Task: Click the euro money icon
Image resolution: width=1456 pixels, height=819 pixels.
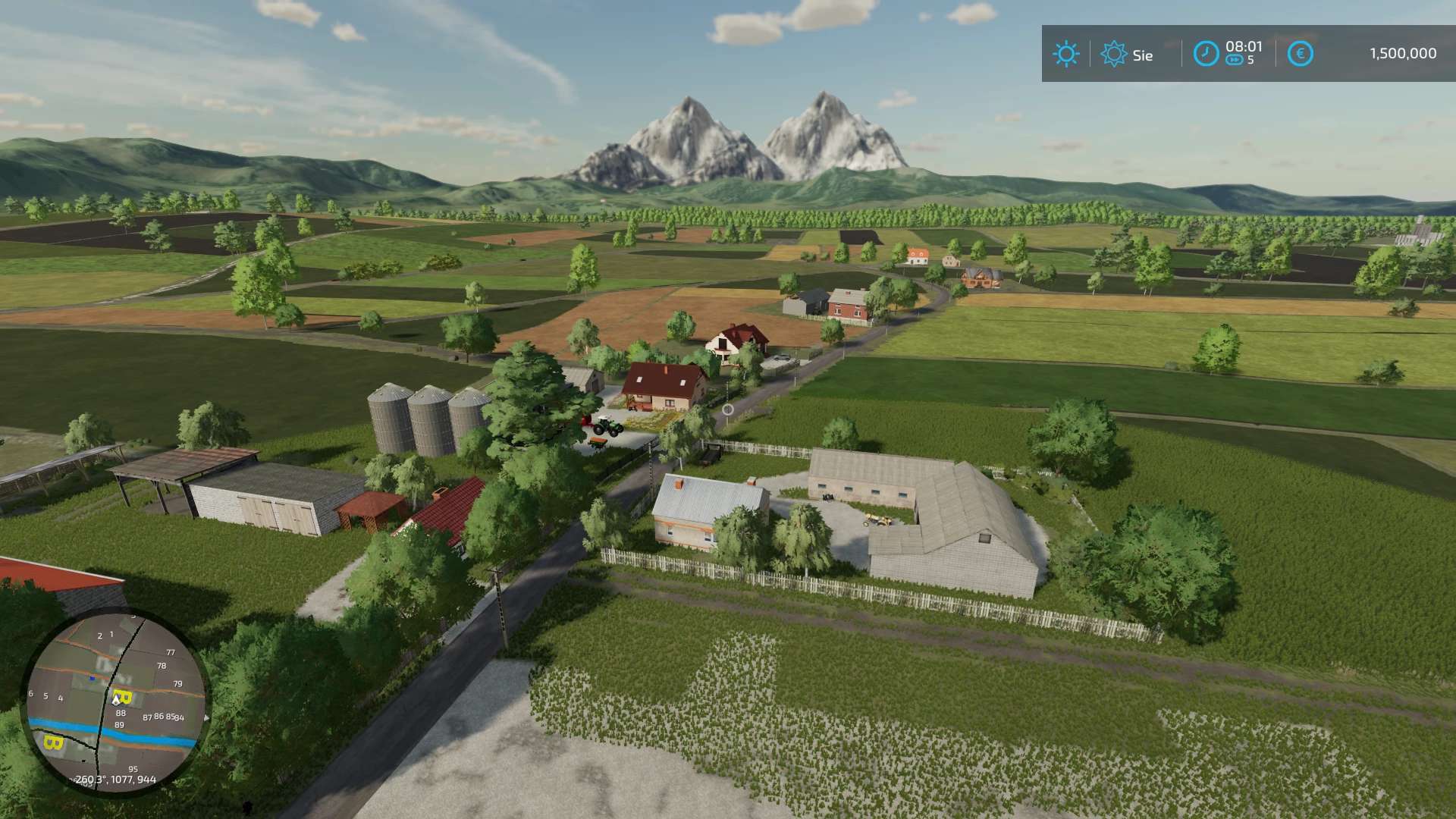Action: click(1300, 54)
